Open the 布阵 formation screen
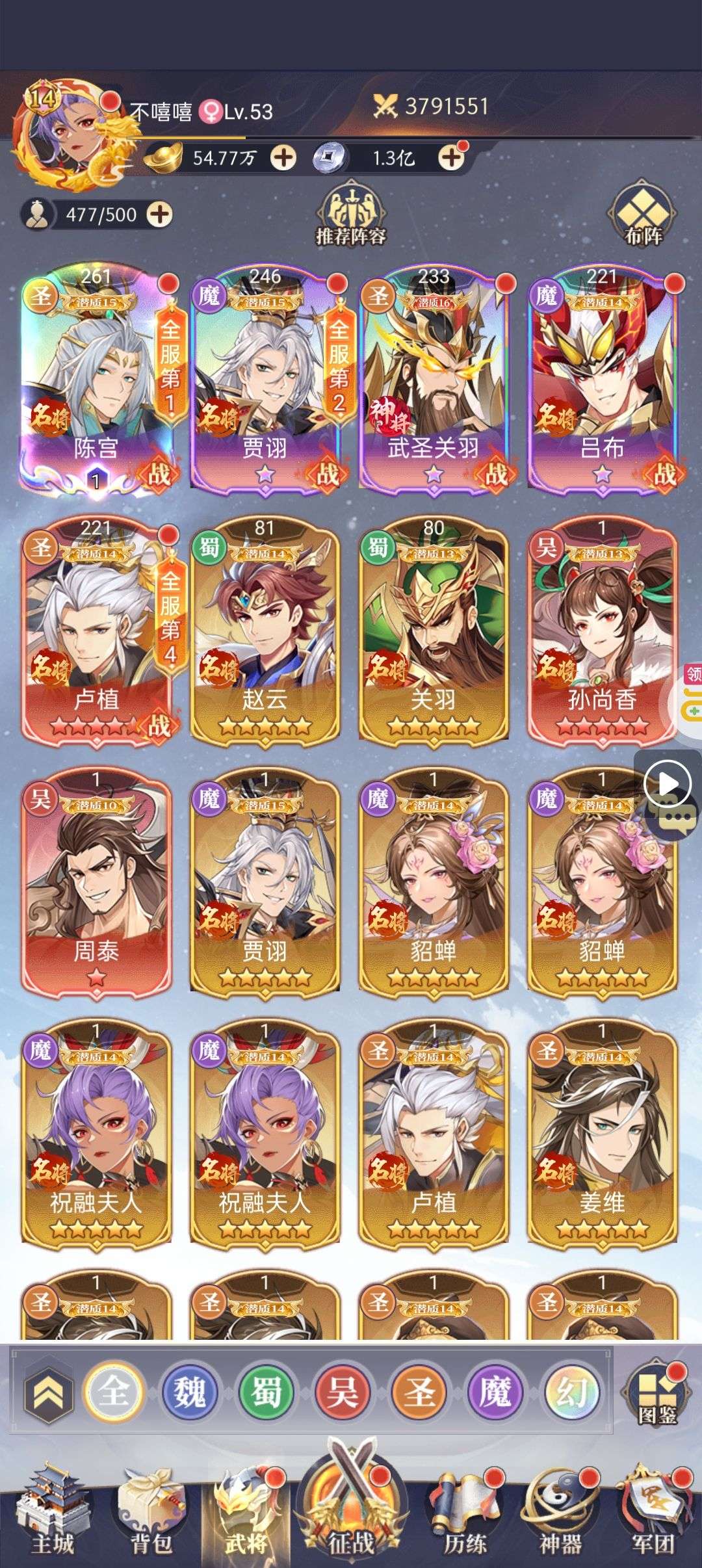The image size is (702, 1568). (x=643, y=216)
